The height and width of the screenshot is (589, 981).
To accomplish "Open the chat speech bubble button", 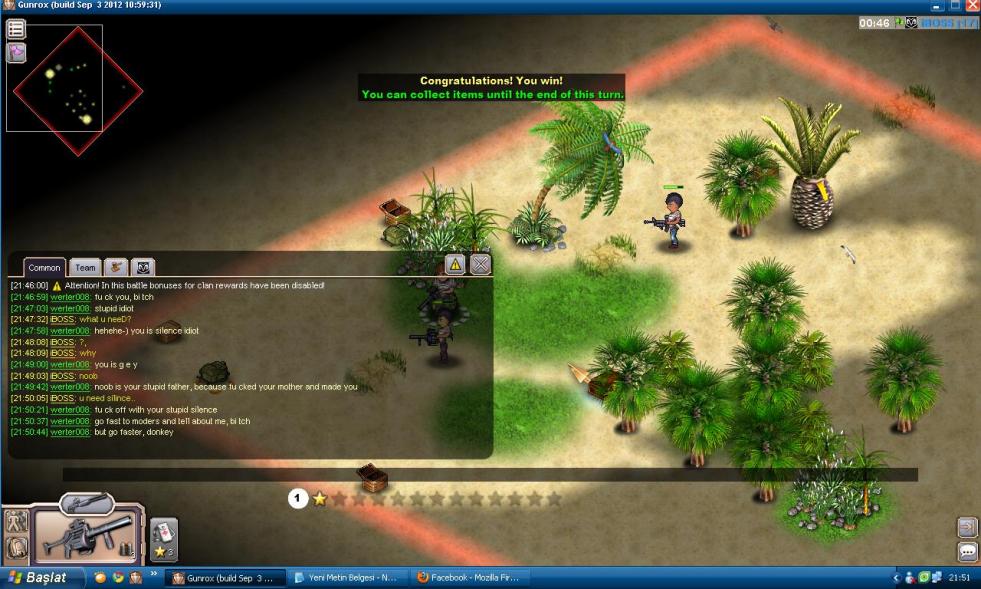I will 968,552.
